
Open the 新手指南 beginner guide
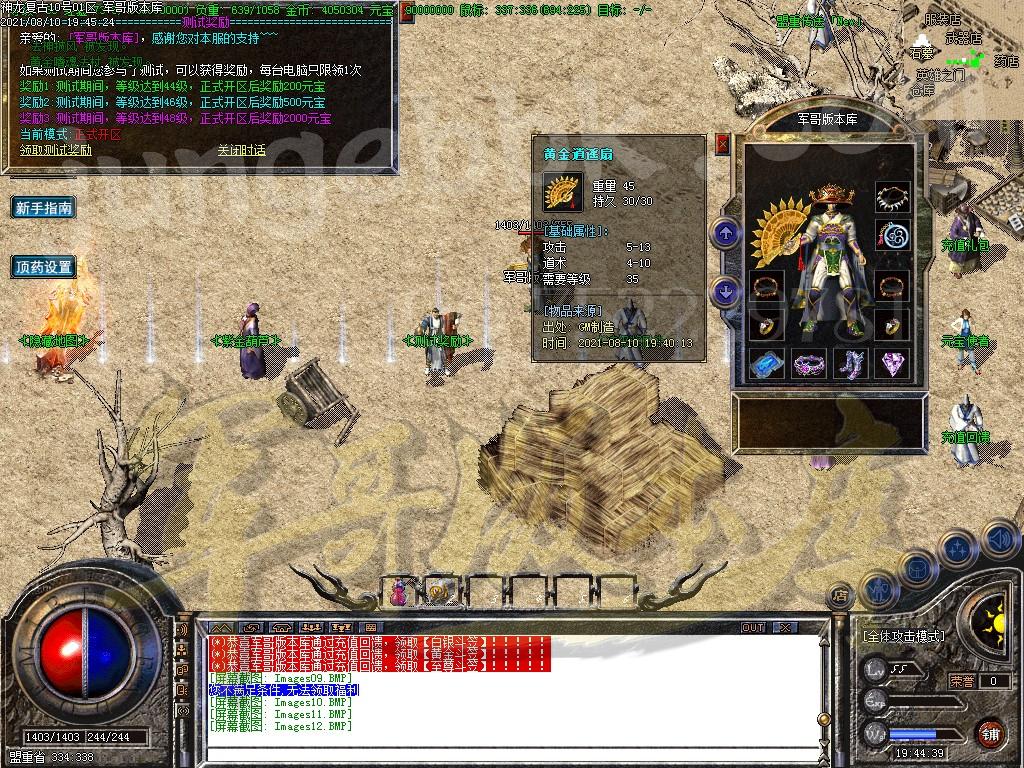tap(44, 208)
